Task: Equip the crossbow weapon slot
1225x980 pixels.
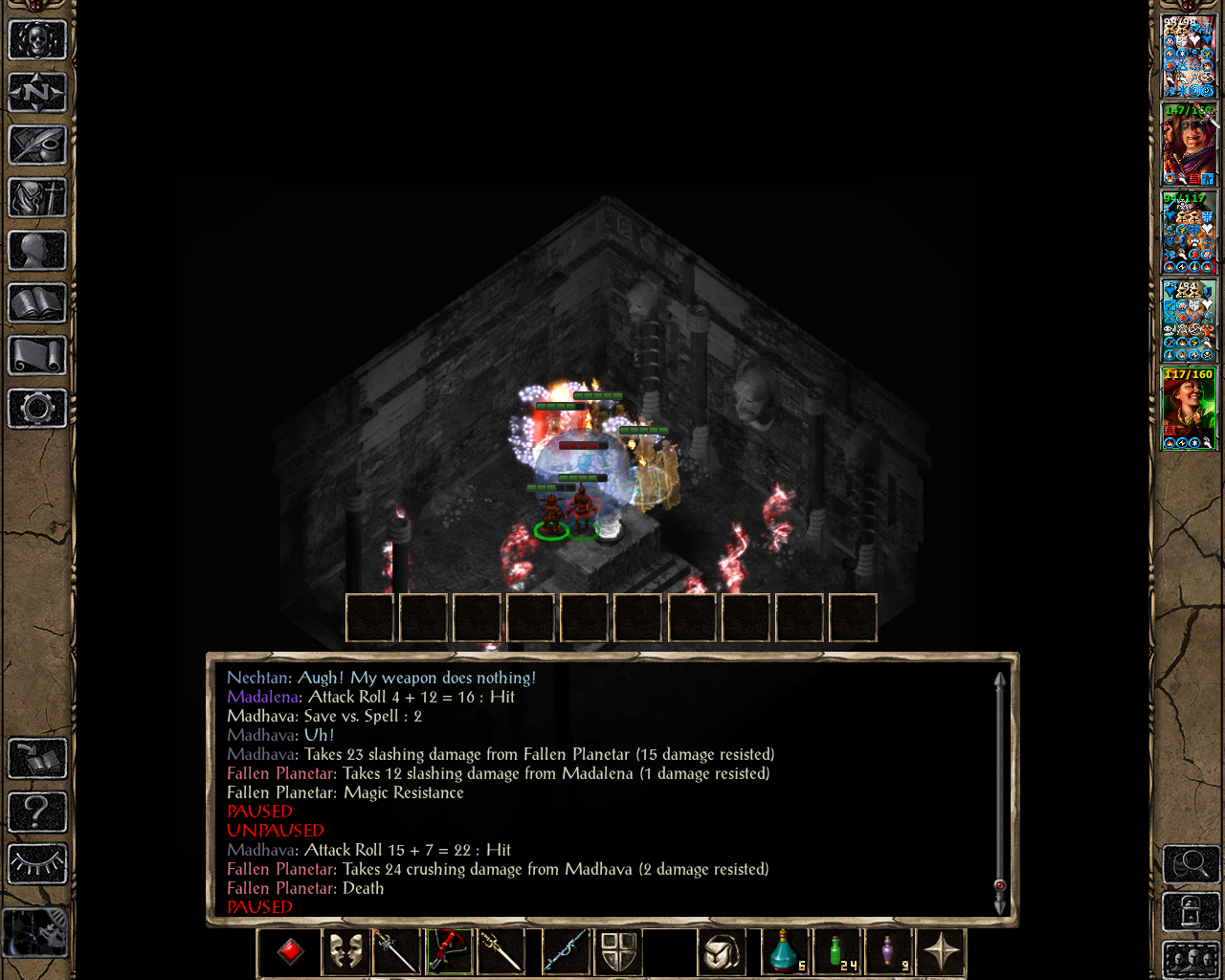Action: pyautogui.click(x=449, y=951)
